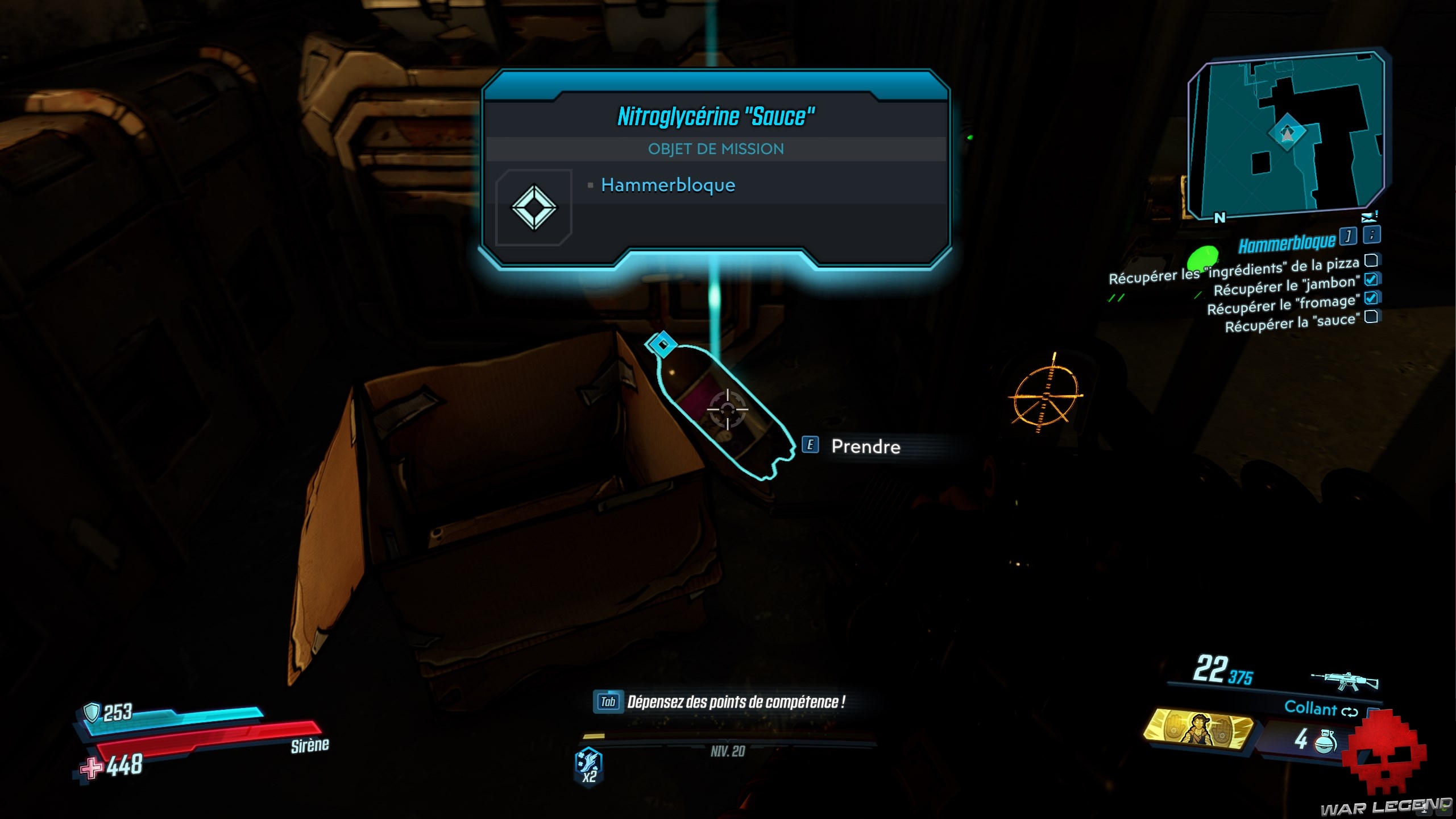Click the pizza "ingrédients" objective checkbox

pos(1371,260)
